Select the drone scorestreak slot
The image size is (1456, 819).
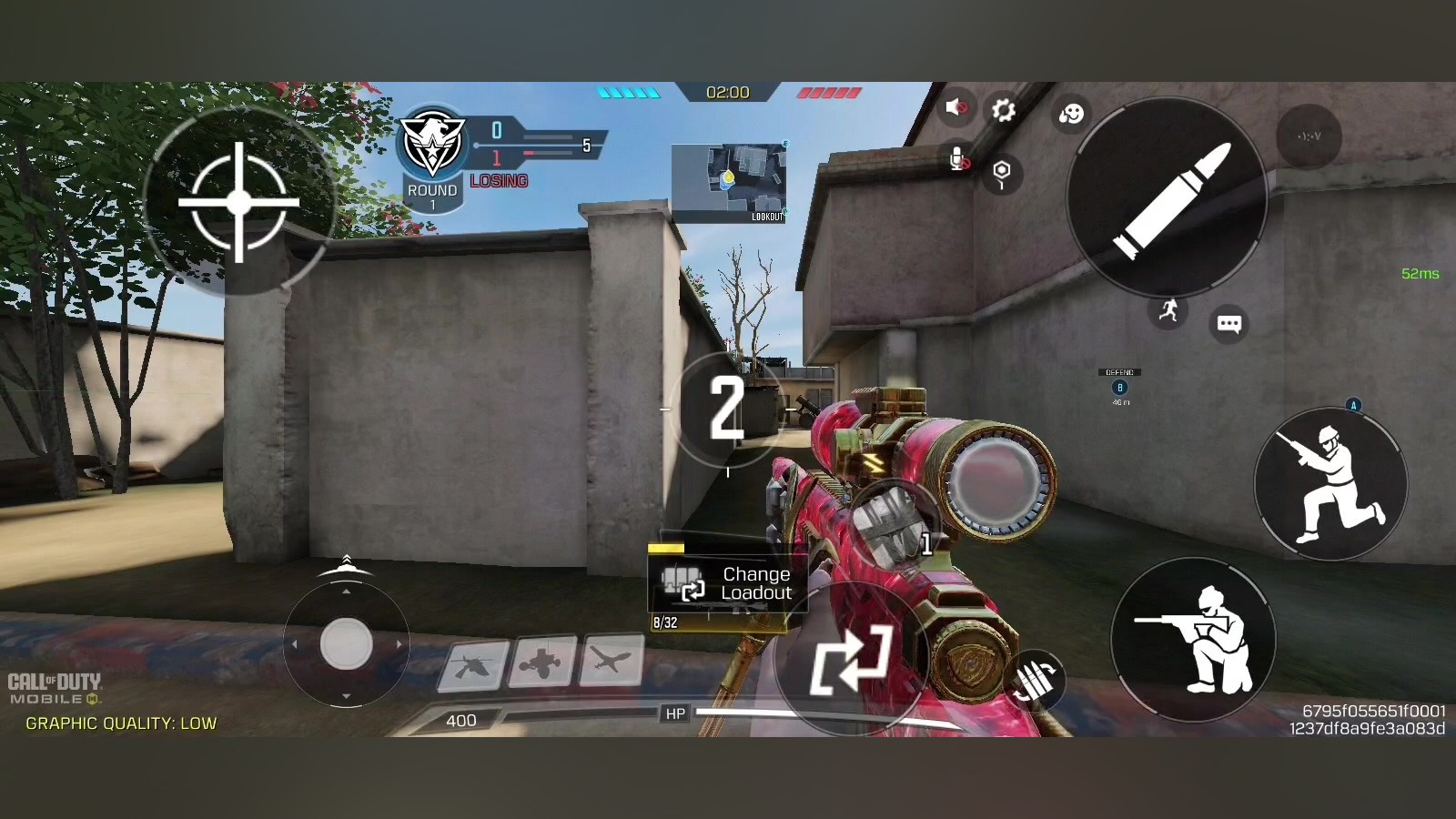click(542, 663)
